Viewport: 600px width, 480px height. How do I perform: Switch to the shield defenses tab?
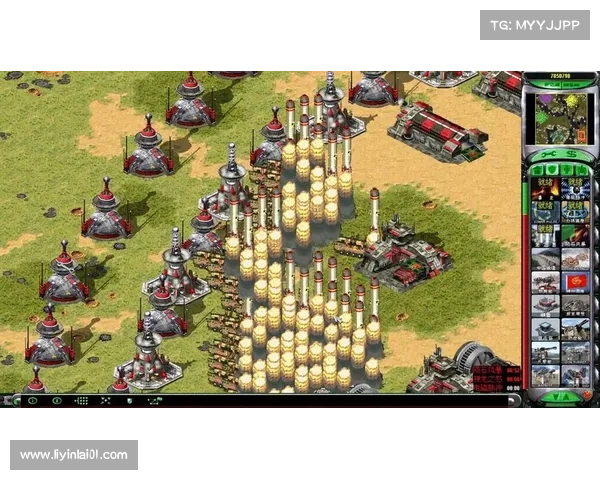pyautogui.click(x=551, y=170)
